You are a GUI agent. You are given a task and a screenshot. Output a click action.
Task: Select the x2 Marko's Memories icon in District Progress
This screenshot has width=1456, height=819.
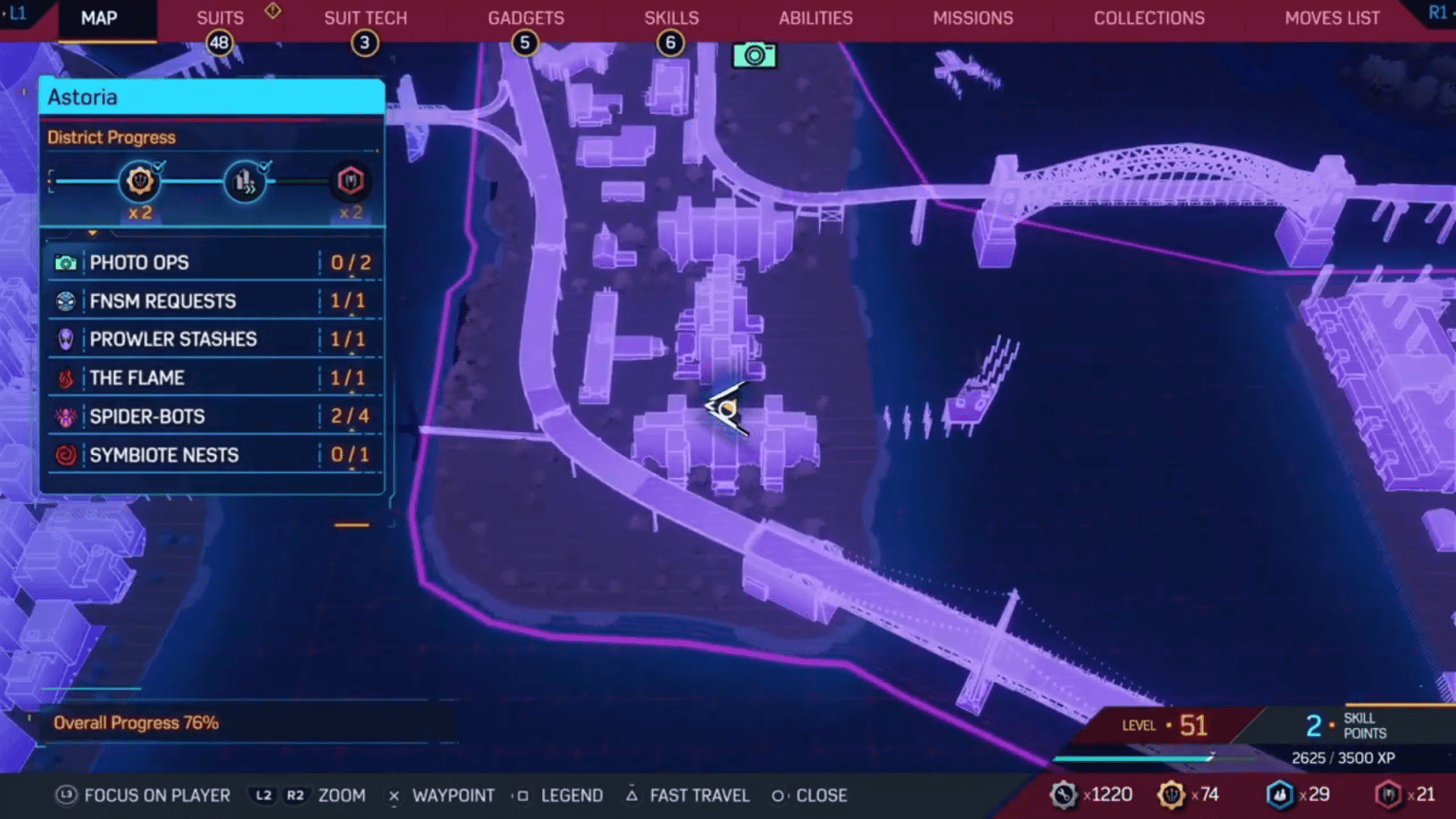point(350,180)
